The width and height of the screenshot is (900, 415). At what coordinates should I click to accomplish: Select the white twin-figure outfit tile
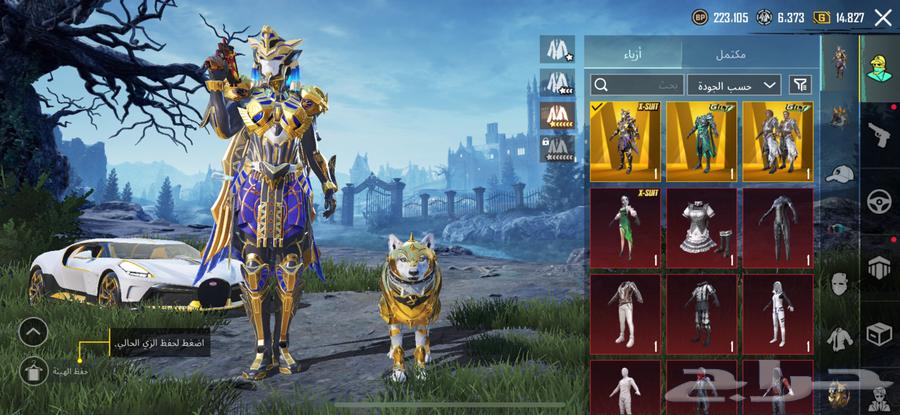point(778,141)
